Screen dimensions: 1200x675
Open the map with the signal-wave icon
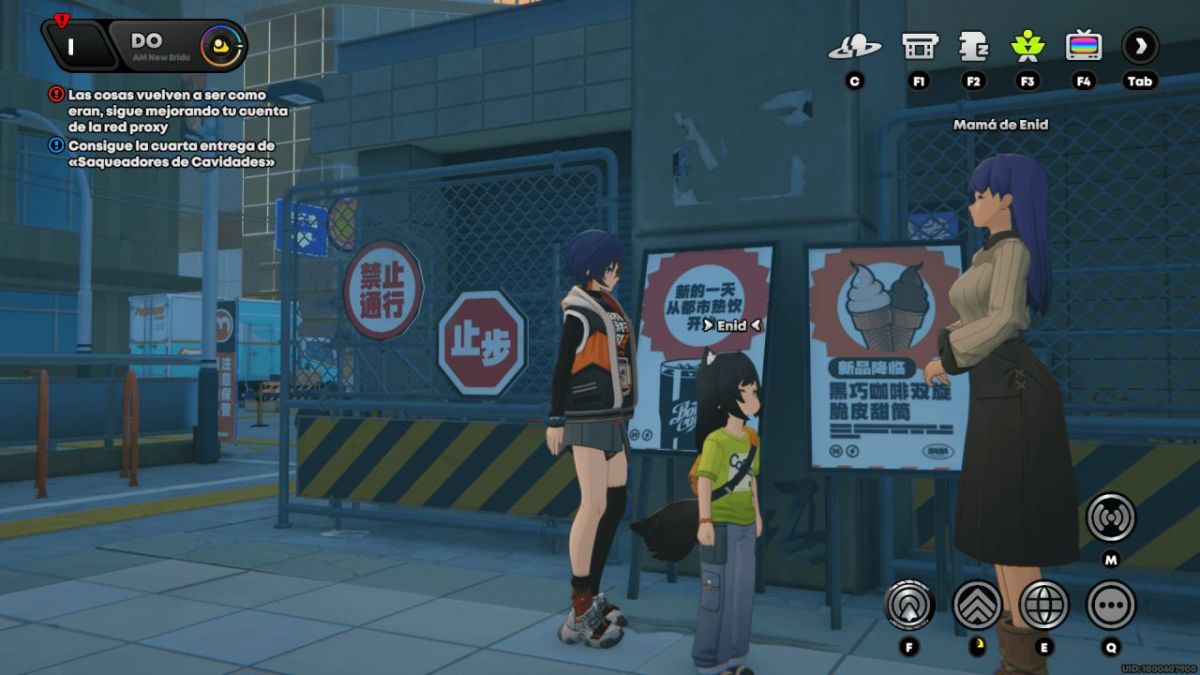tap(1111, 518)
